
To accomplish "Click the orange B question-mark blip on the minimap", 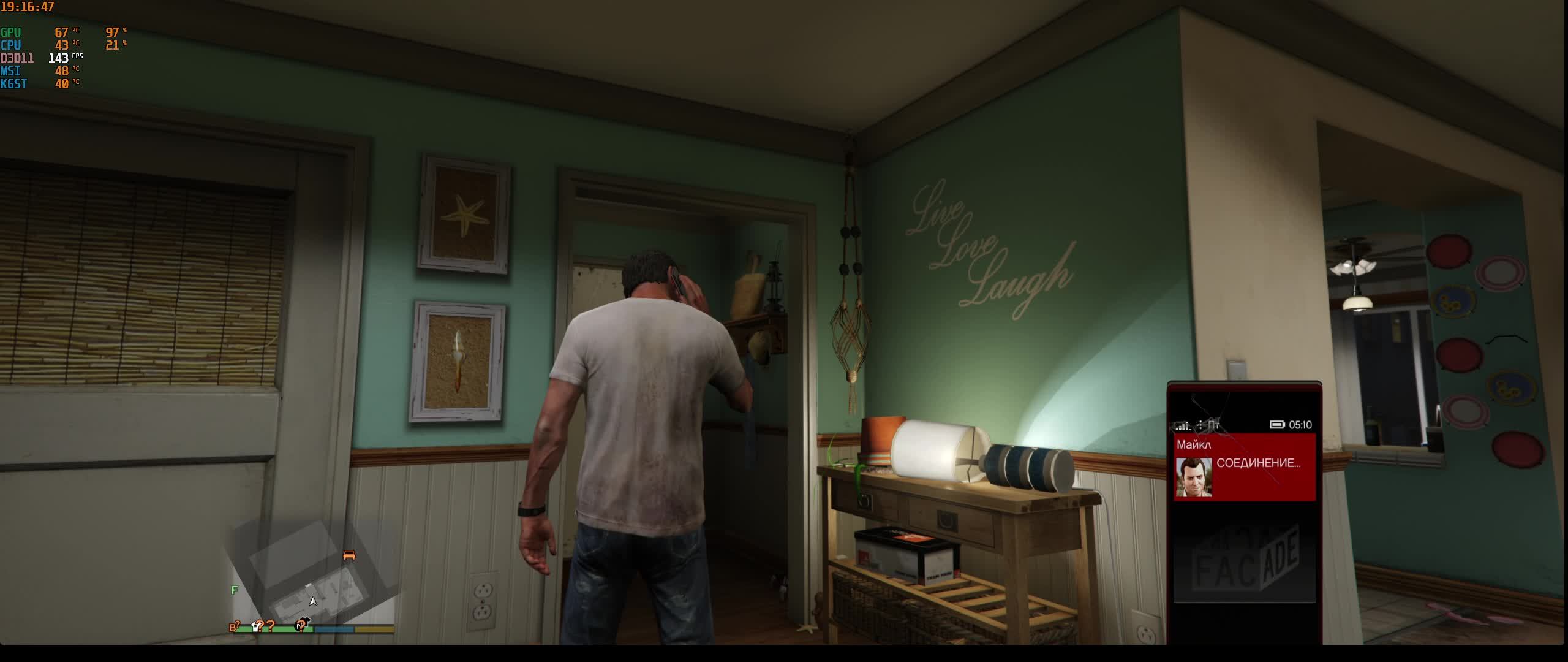I will point(233,626).
